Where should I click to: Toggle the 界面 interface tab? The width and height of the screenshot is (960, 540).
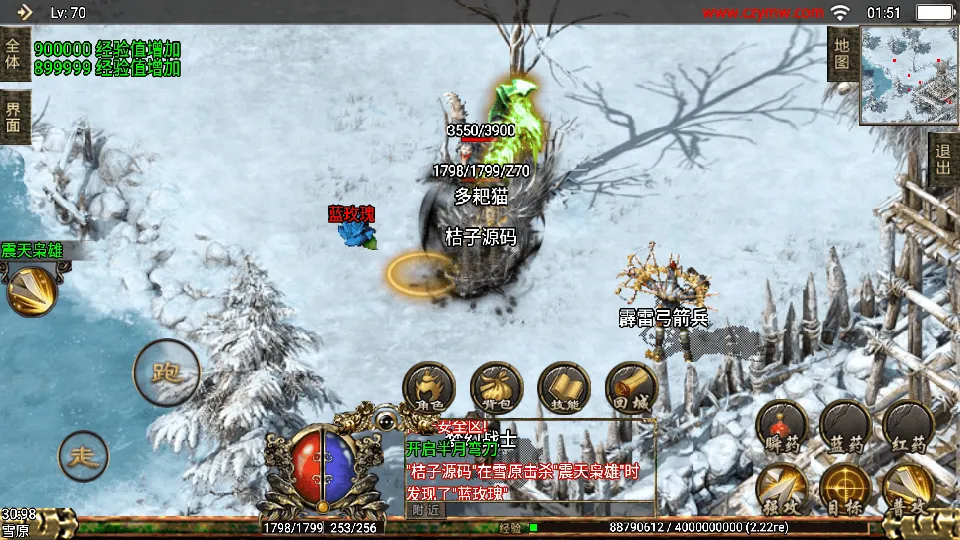(14, 117)
